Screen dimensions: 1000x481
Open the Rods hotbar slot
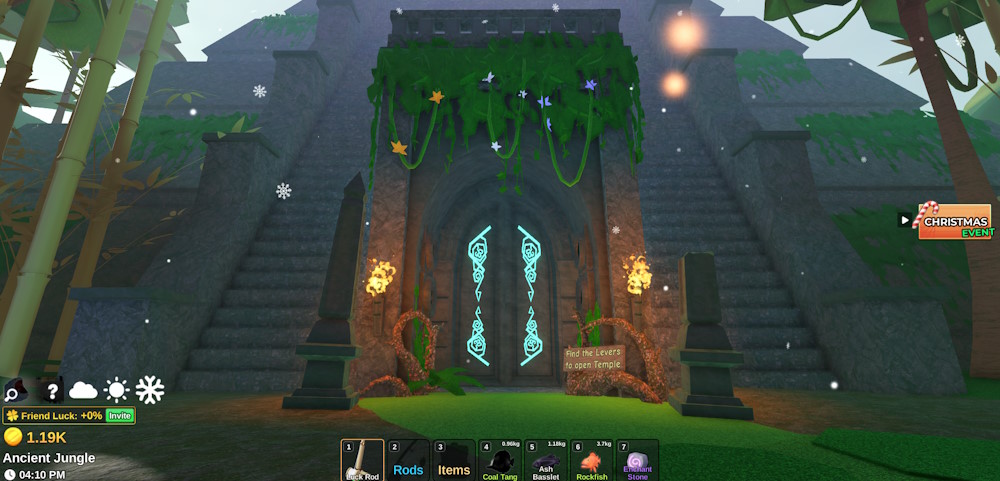[408, 461]
